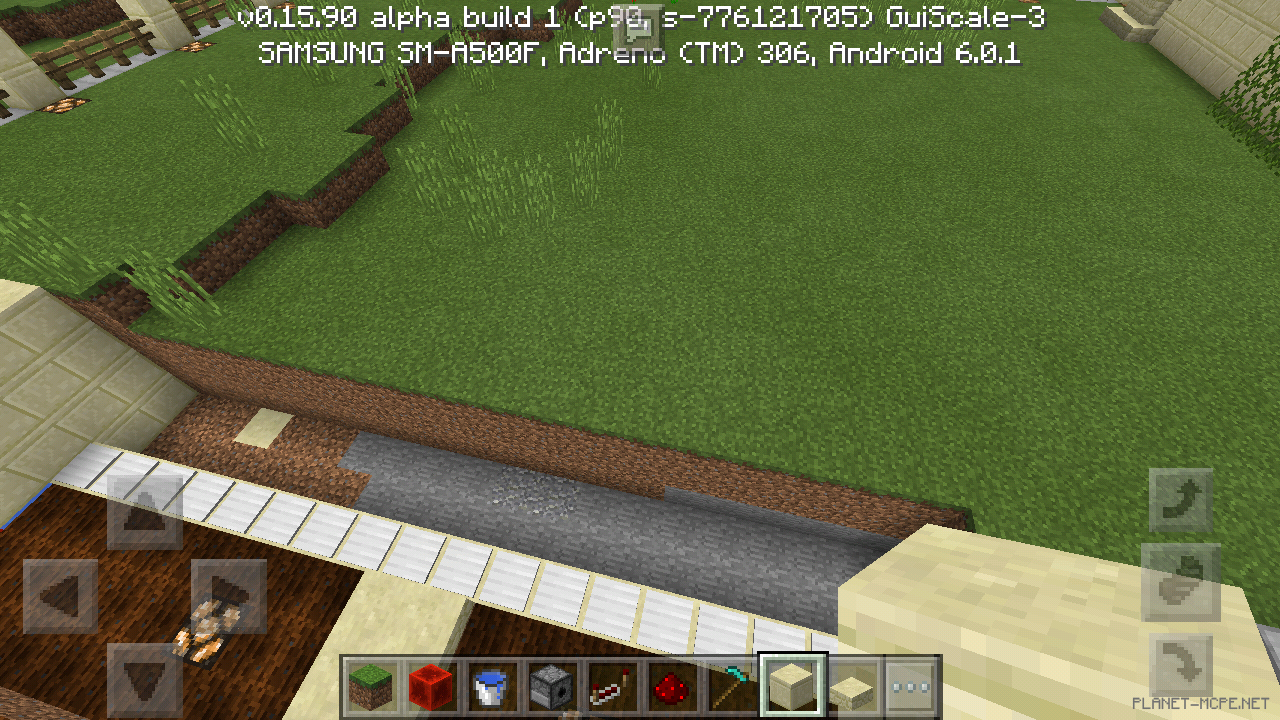Image resolution: width=1280 pixels, height=720 pixels.
Task: Select the redstone repeater item
Action: [x=612, y=685]
